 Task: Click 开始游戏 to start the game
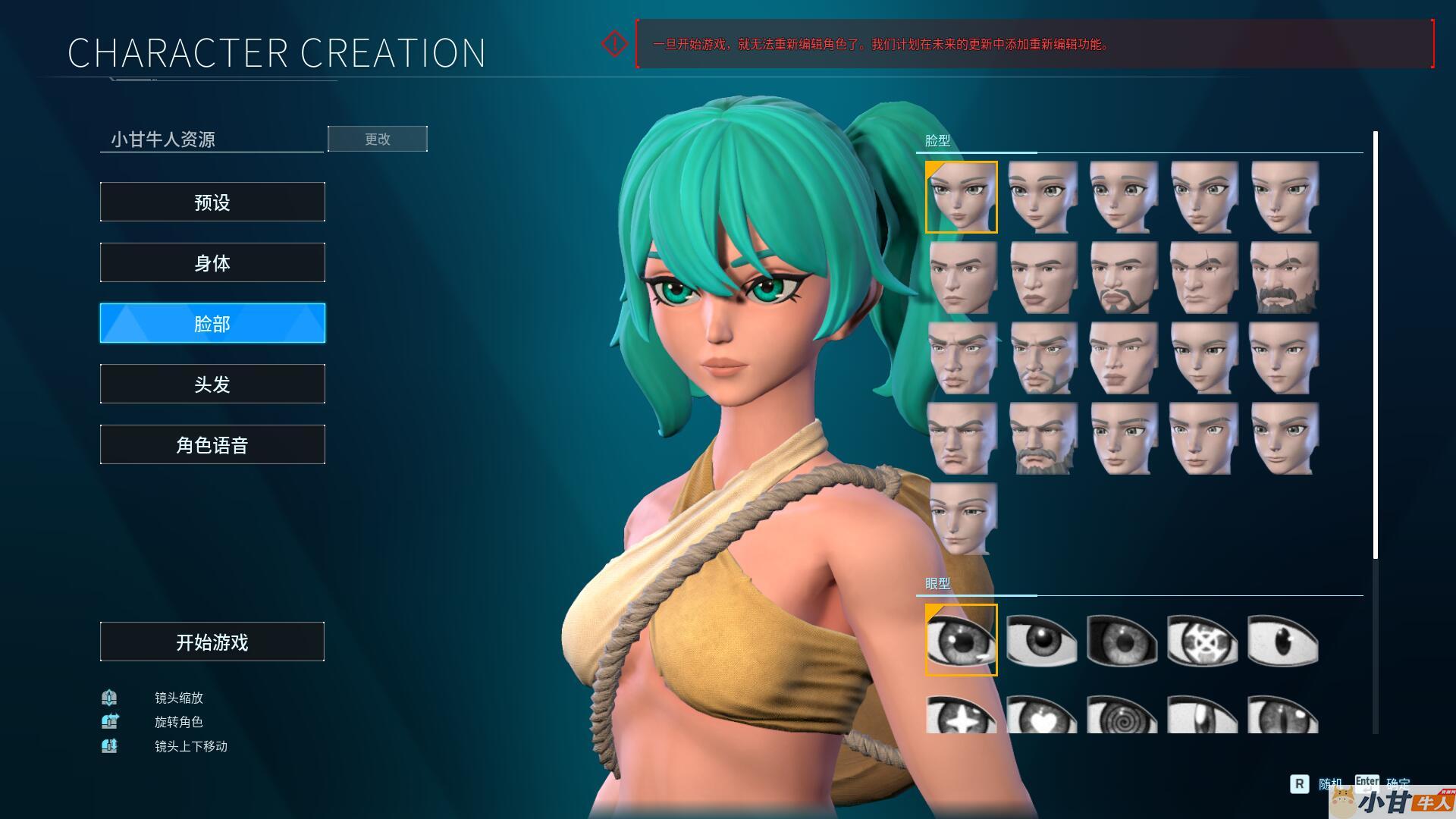pos(212,642)
